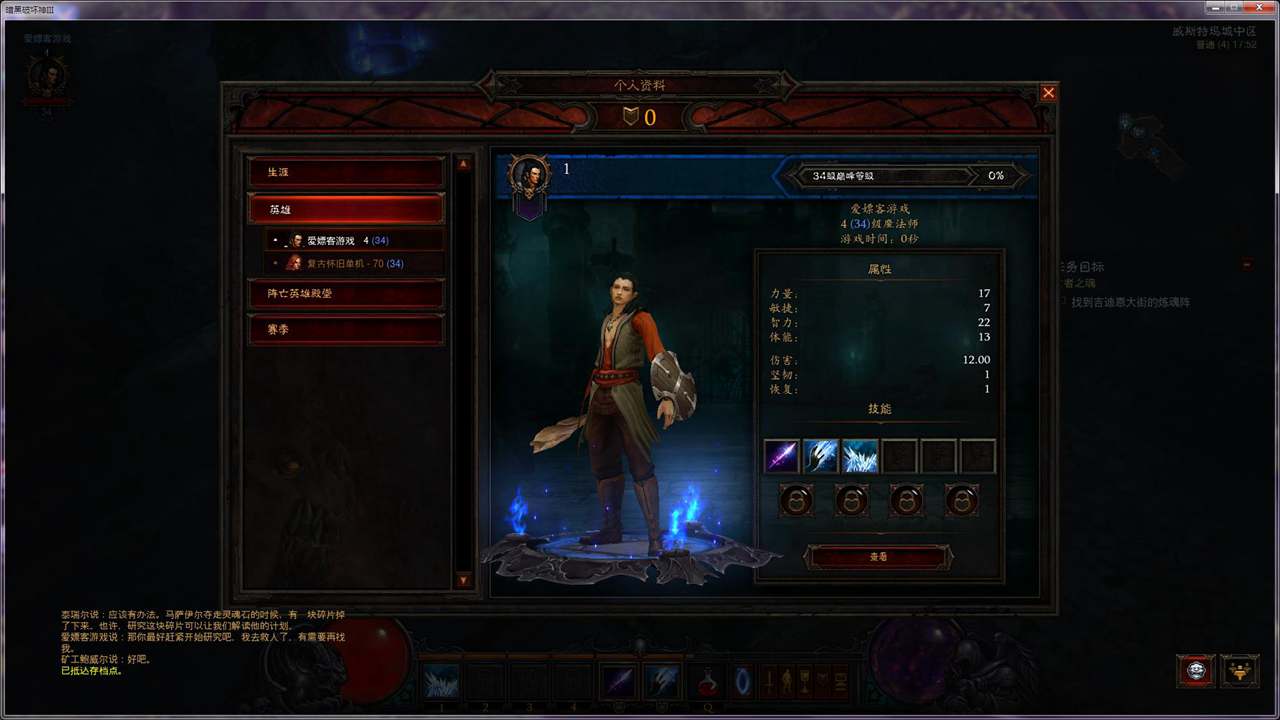The height and width of the screenshot is (720, 1280).
Task: Use the red health potion on hotbar
Action: 707,681
